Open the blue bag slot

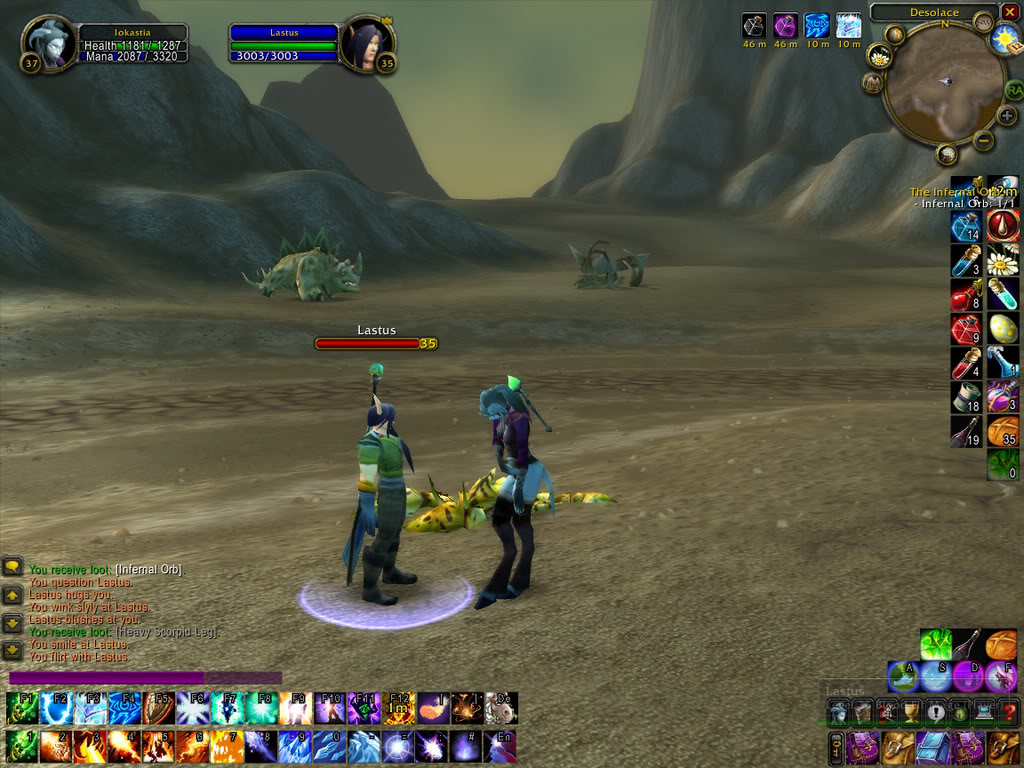pyautogui.click(x=932, y=746)
